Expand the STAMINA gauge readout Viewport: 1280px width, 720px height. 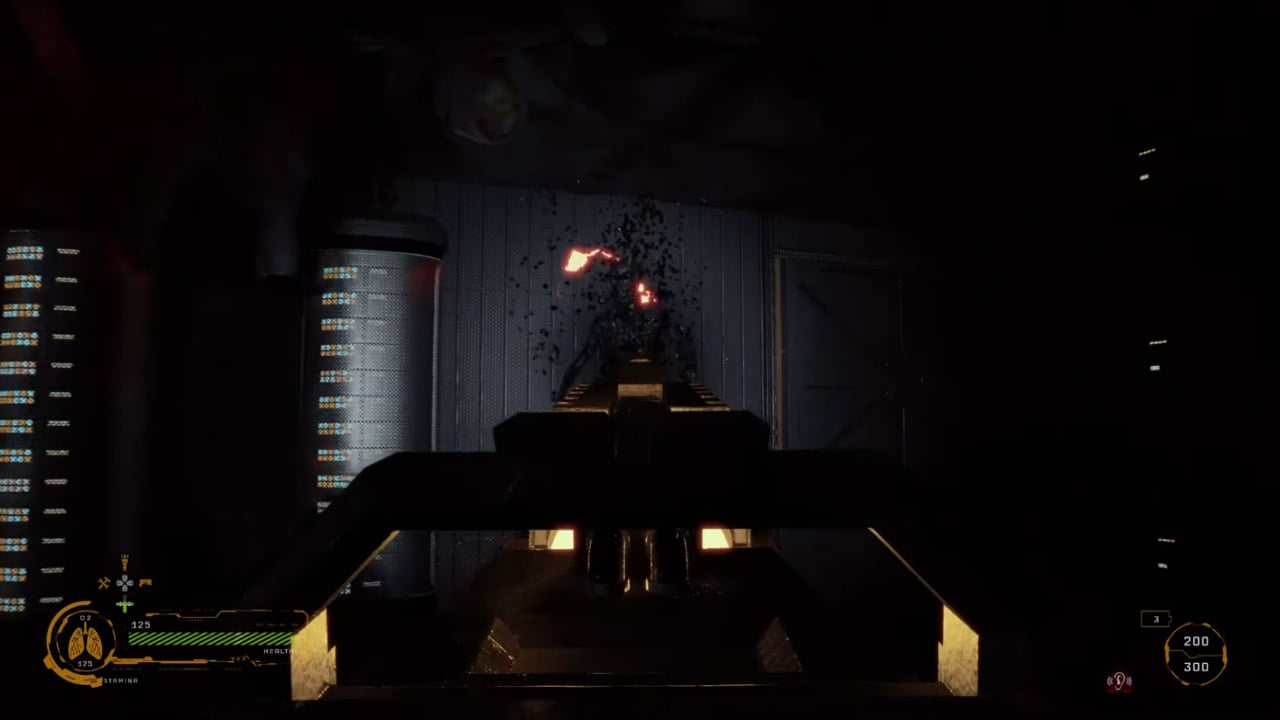pos(120,681)
